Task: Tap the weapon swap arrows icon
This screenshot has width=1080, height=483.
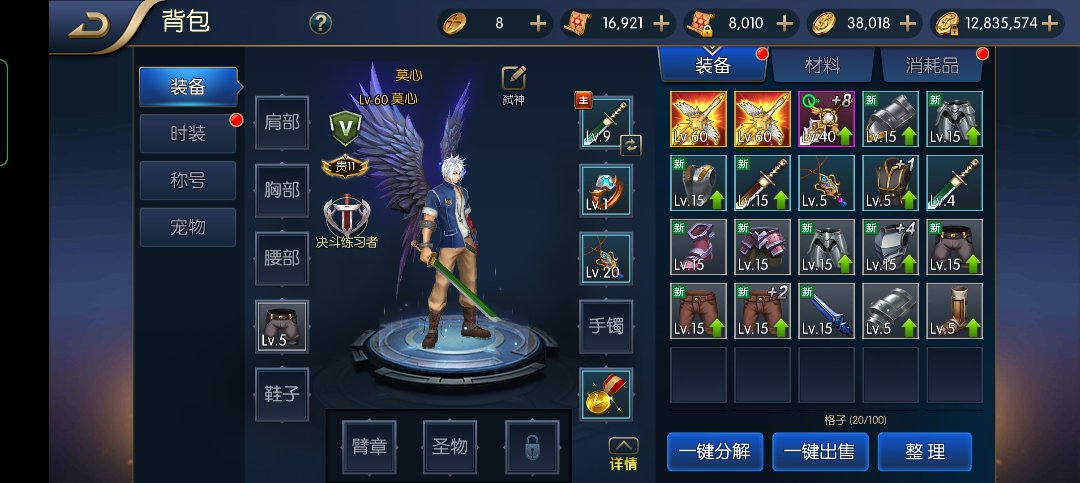Action: click(630, 145)
